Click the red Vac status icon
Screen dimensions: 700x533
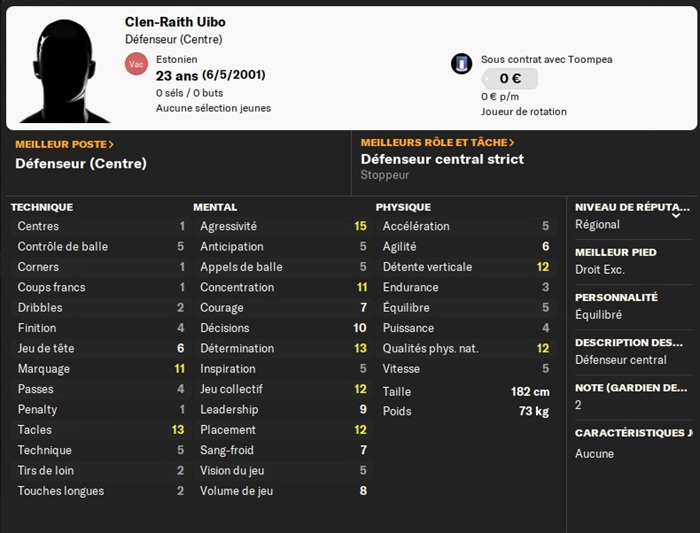[x=136, y=64]
